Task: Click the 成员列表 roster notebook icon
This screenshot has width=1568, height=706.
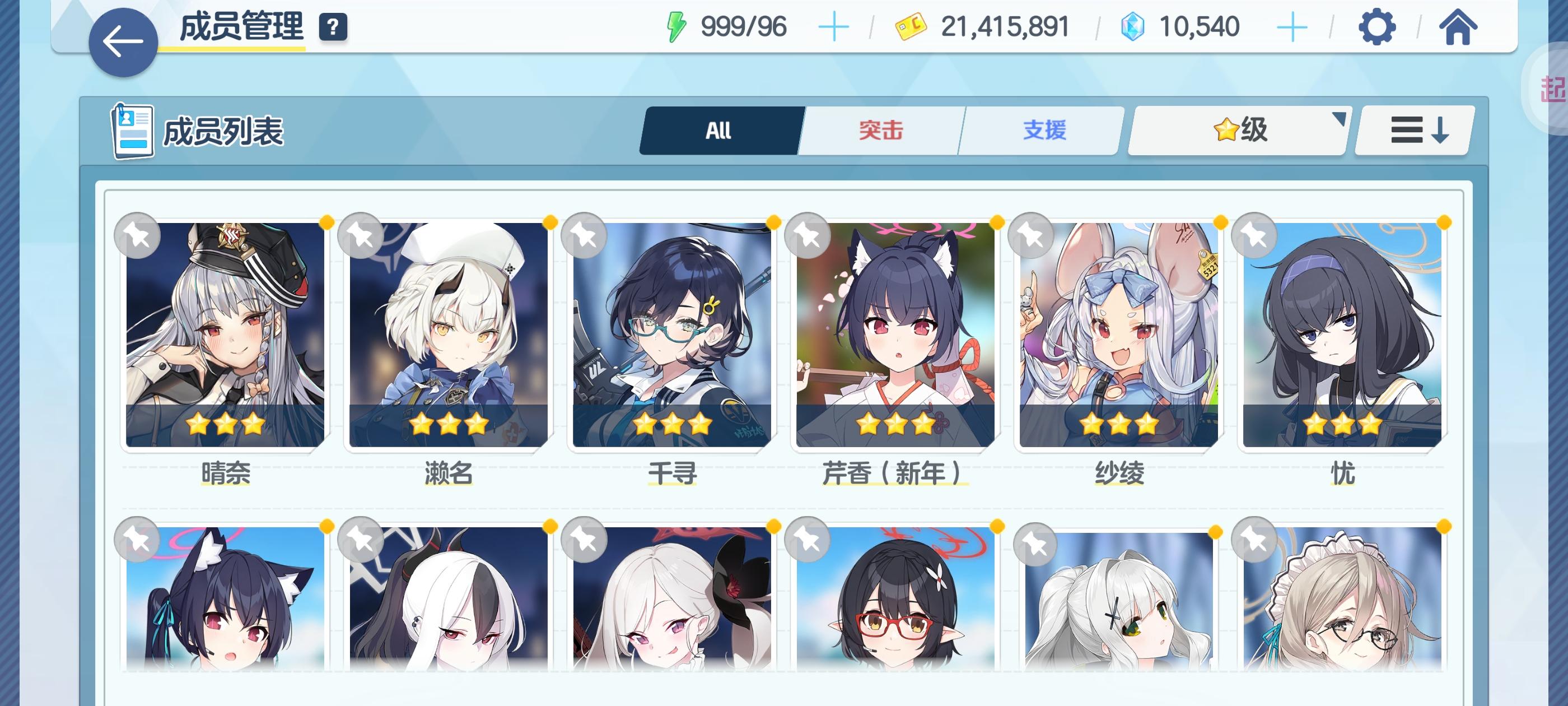Action: [133, 130]
